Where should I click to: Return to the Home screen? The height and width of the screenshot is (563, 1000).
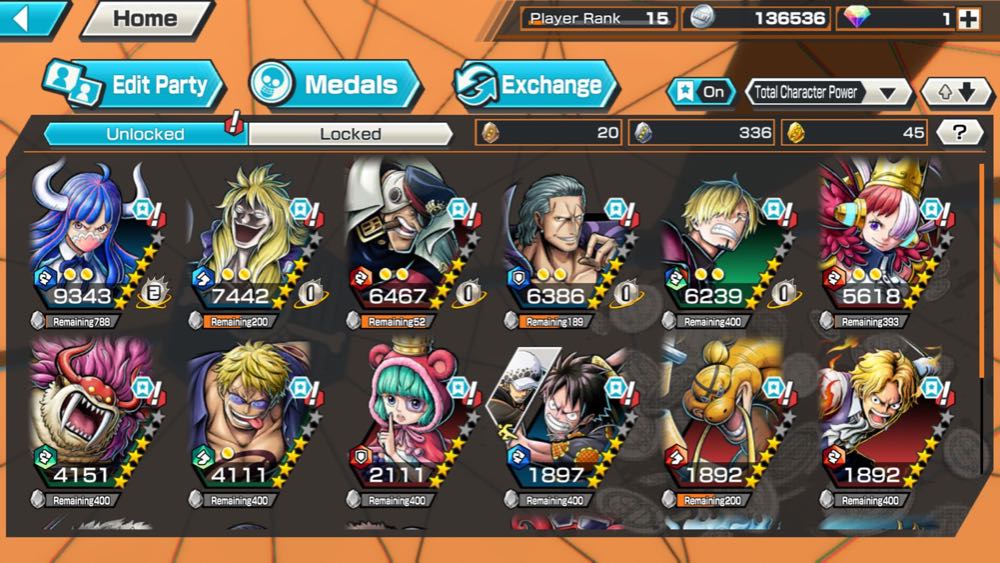[x=146, y=18]
